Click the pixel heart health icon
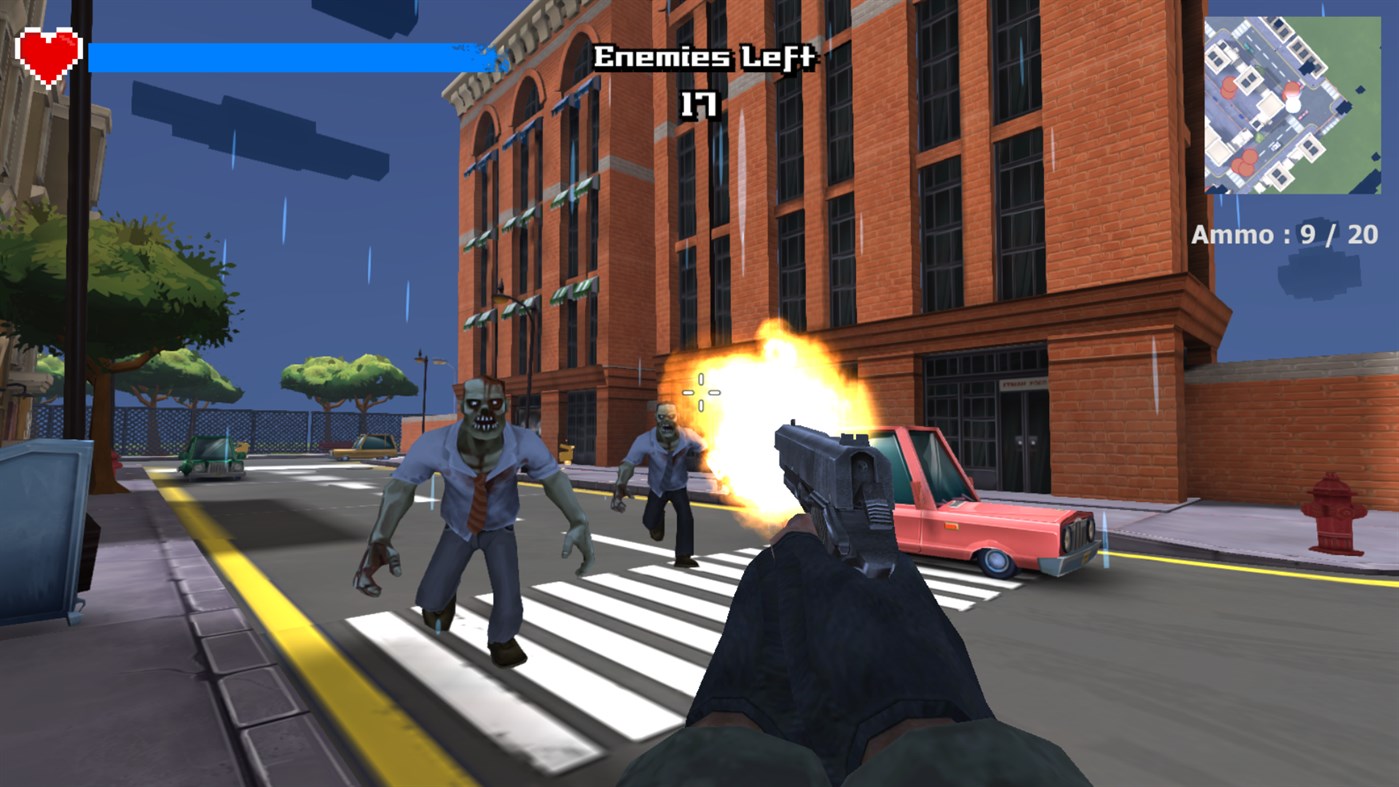The width and height of the screenshot is (1399, 787). [x=49, y=58]
